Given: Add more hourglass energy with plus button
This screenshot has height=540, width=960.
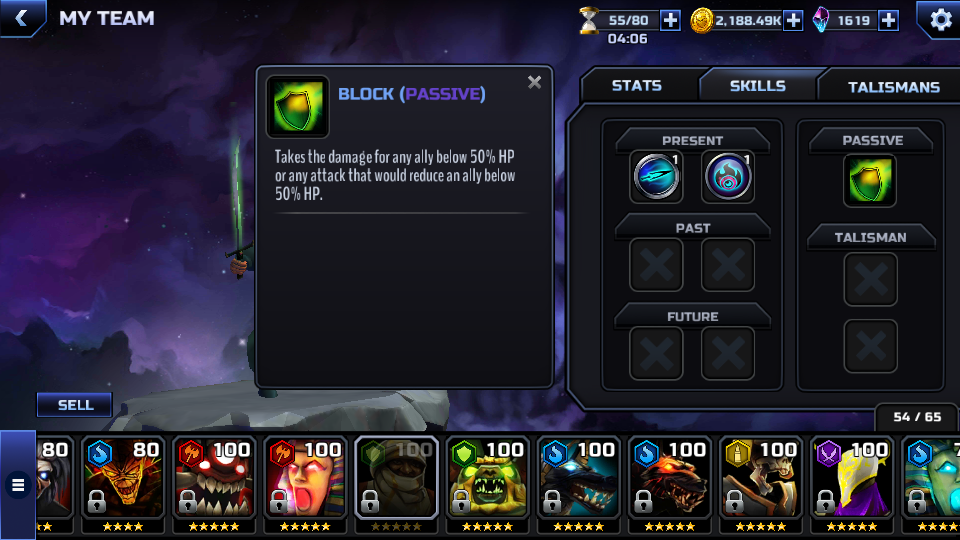Looking at the screenshot, I should point(670,20).
